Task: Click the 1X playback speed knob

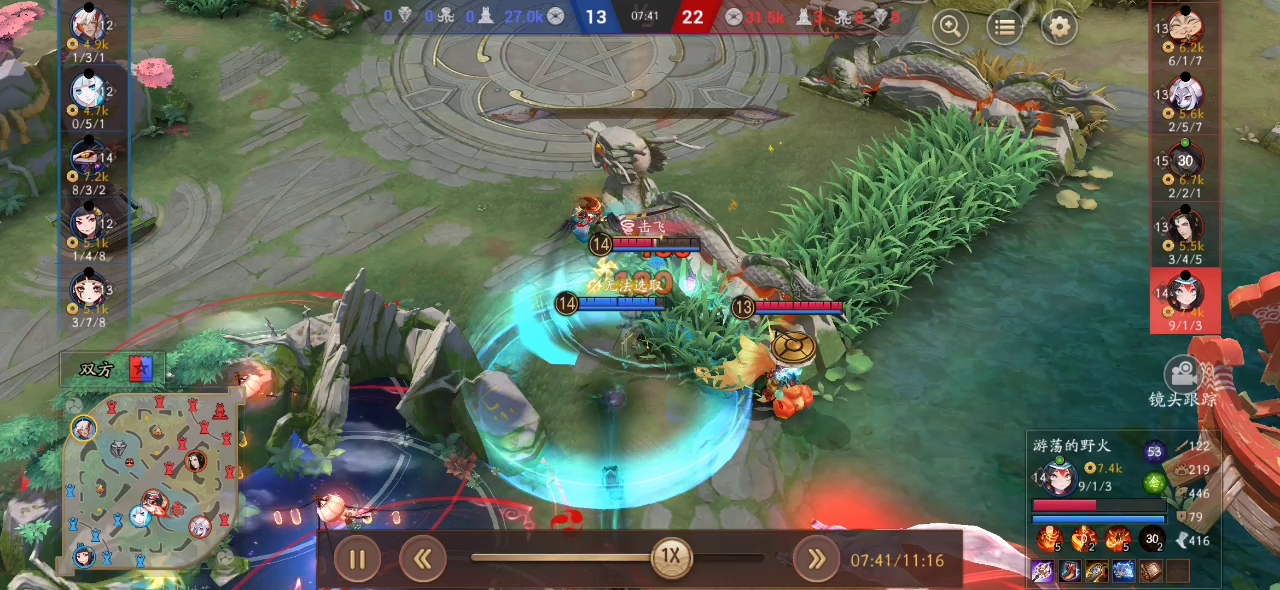Action: 672,556
